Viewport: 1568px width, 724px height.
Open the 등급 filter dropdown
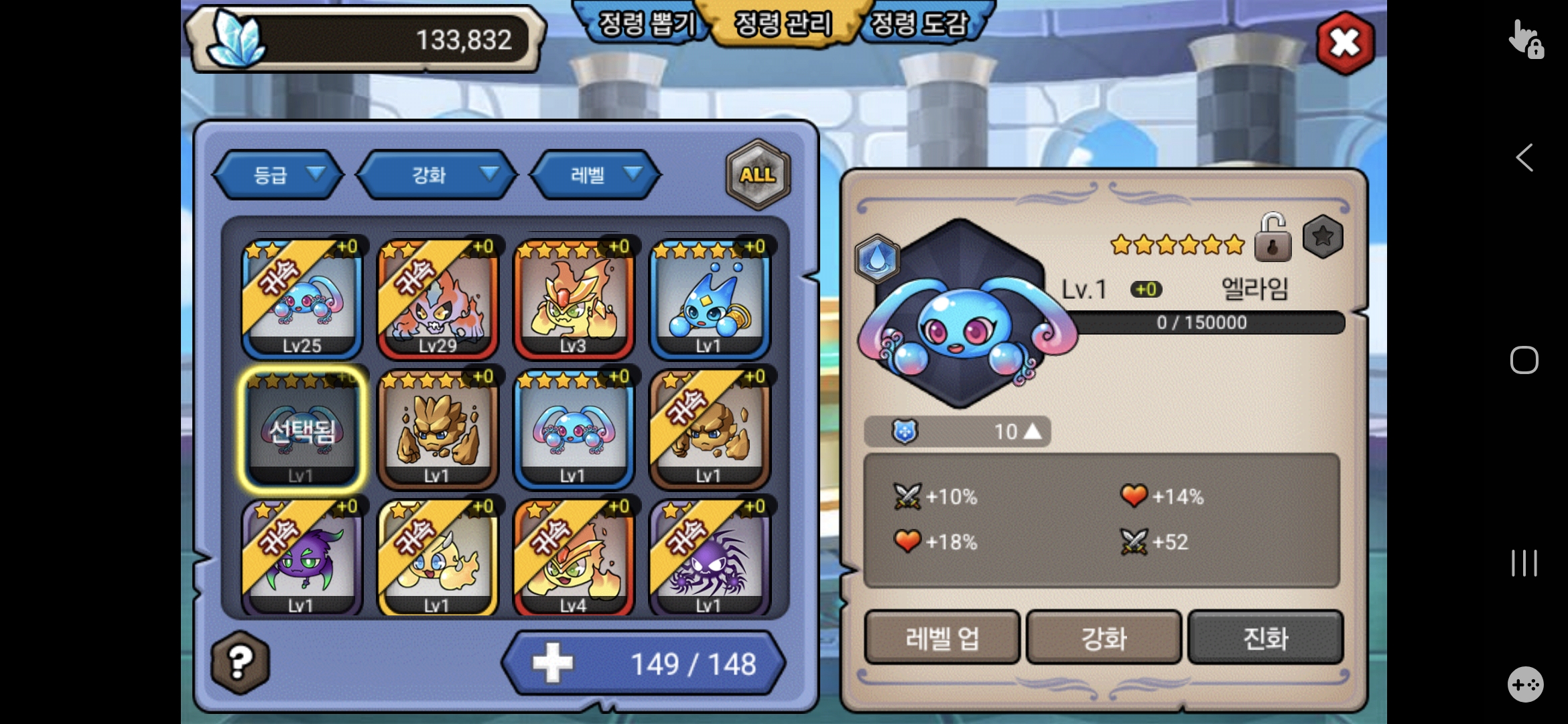[279, 175]
